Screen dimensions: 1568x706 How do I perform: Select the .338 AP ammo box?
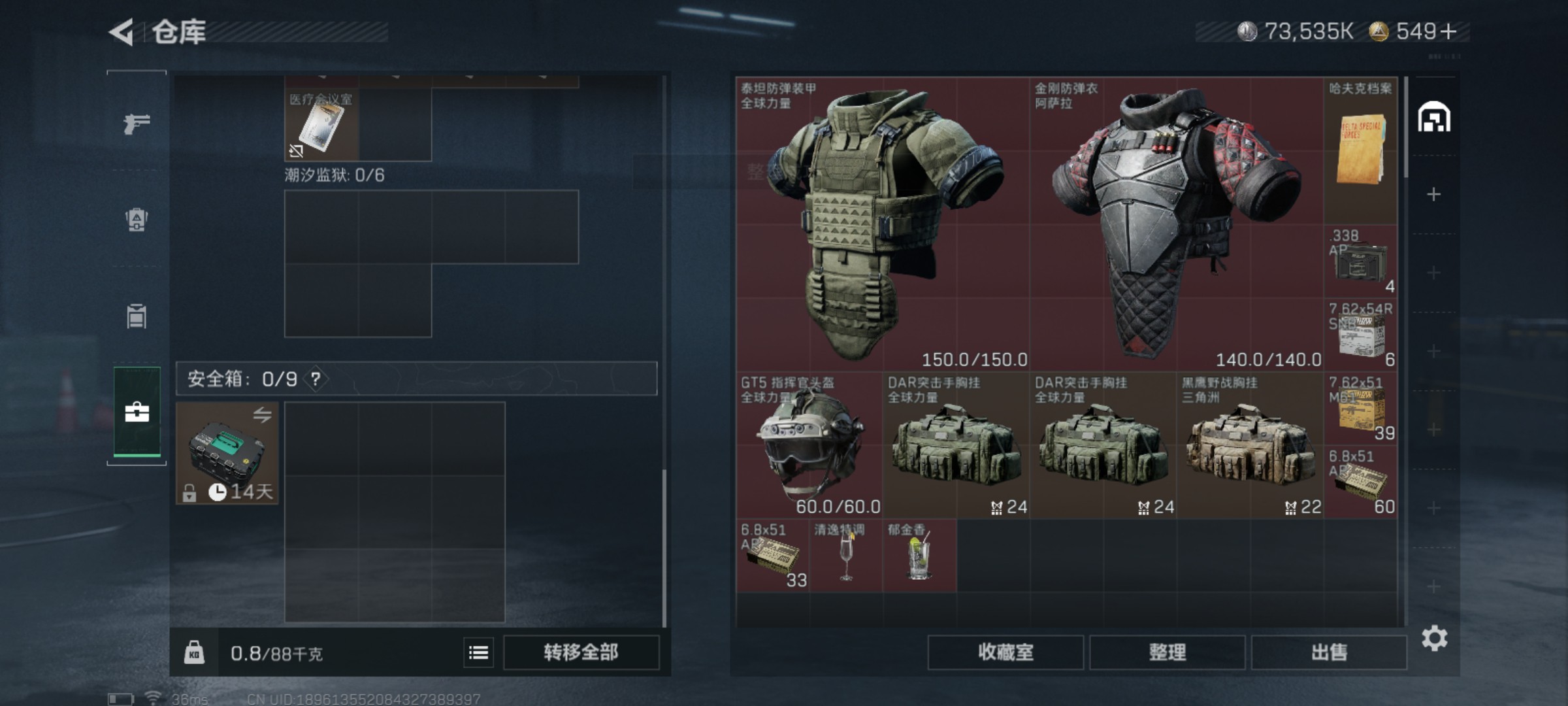point(1360,261)
